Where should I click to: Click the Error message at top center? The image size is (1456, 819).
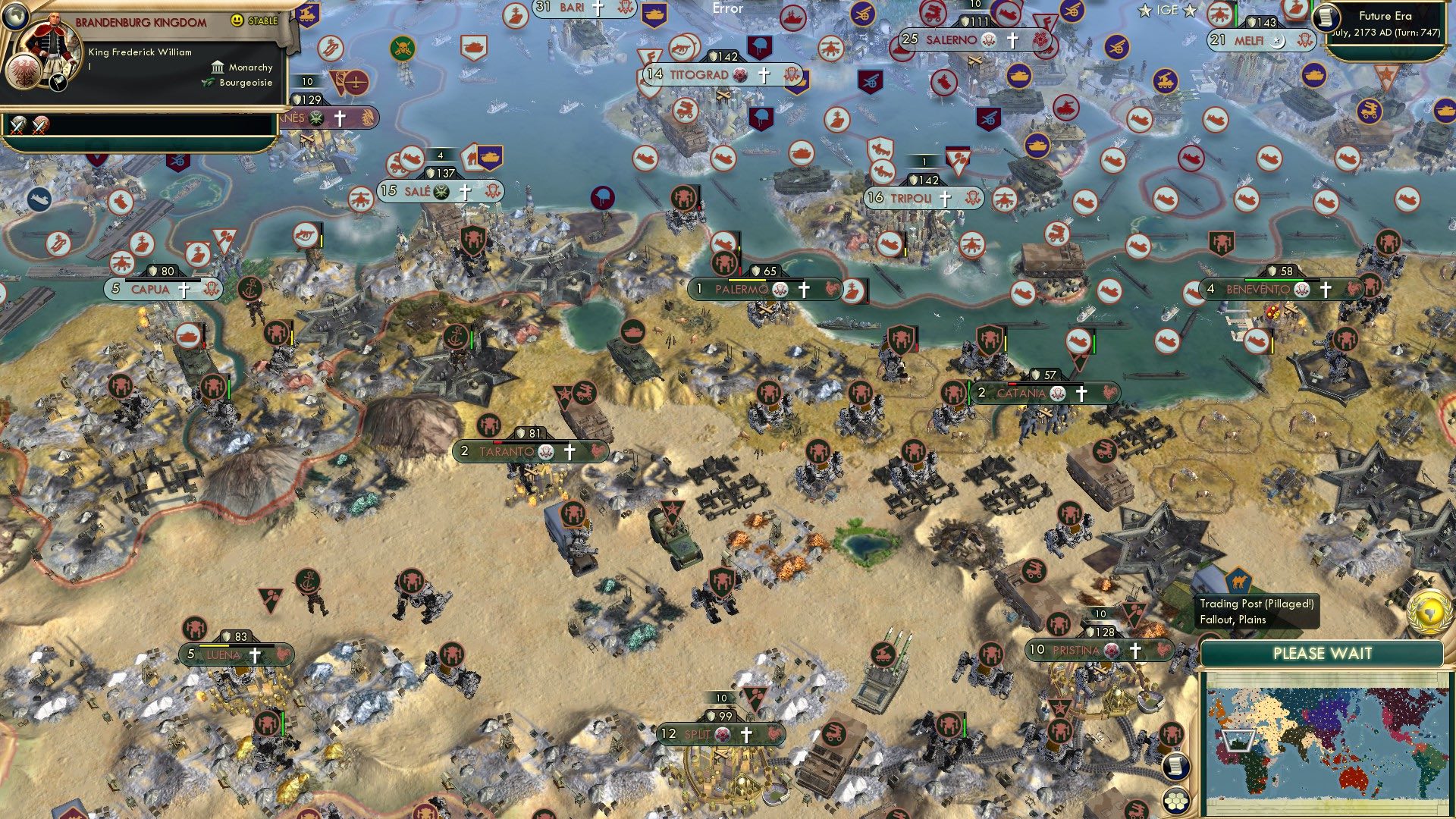click(727, 8)
